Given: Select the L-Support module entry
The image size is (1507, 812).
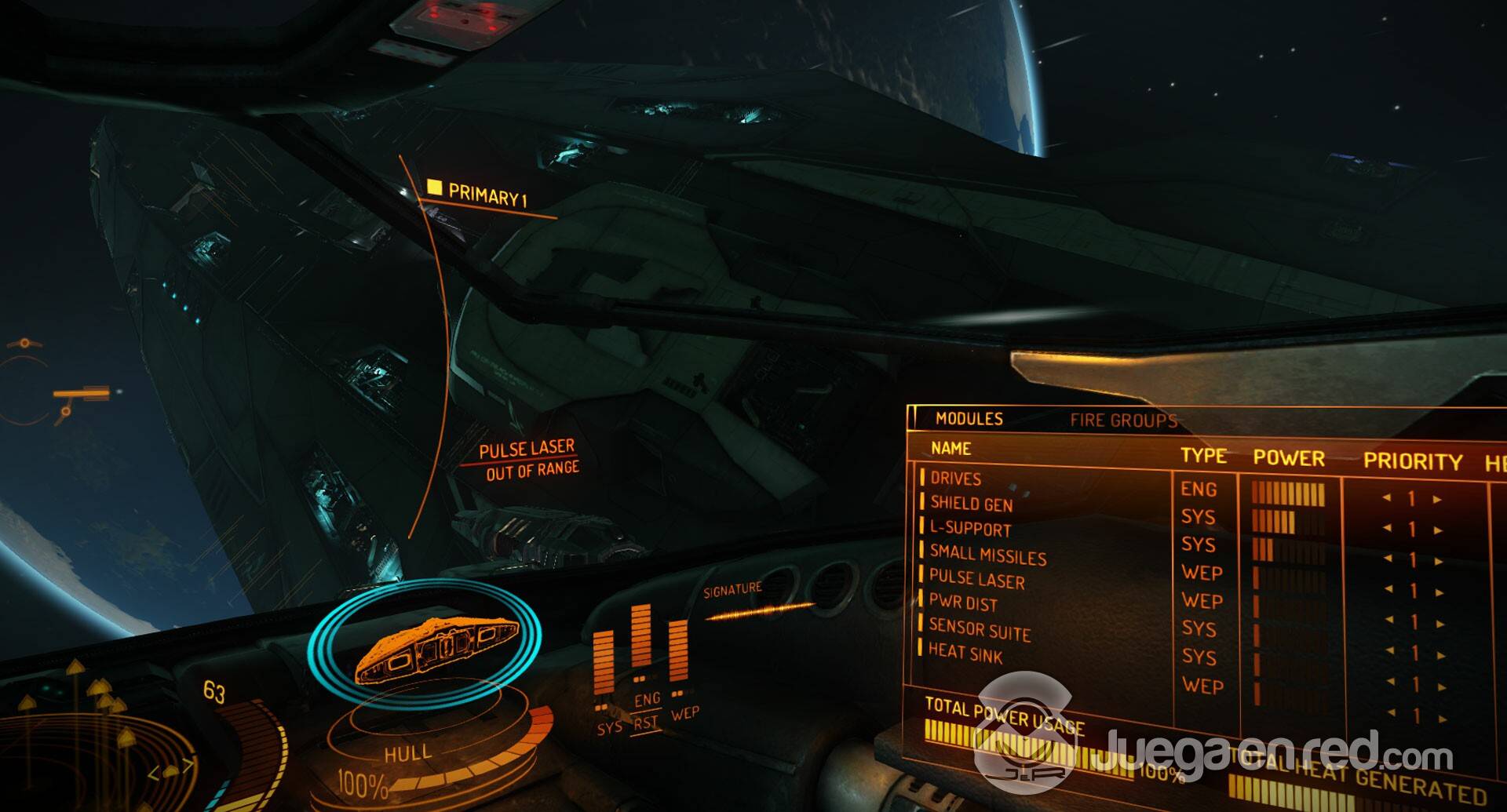Looking at the screenshot, I should point(970,529).
